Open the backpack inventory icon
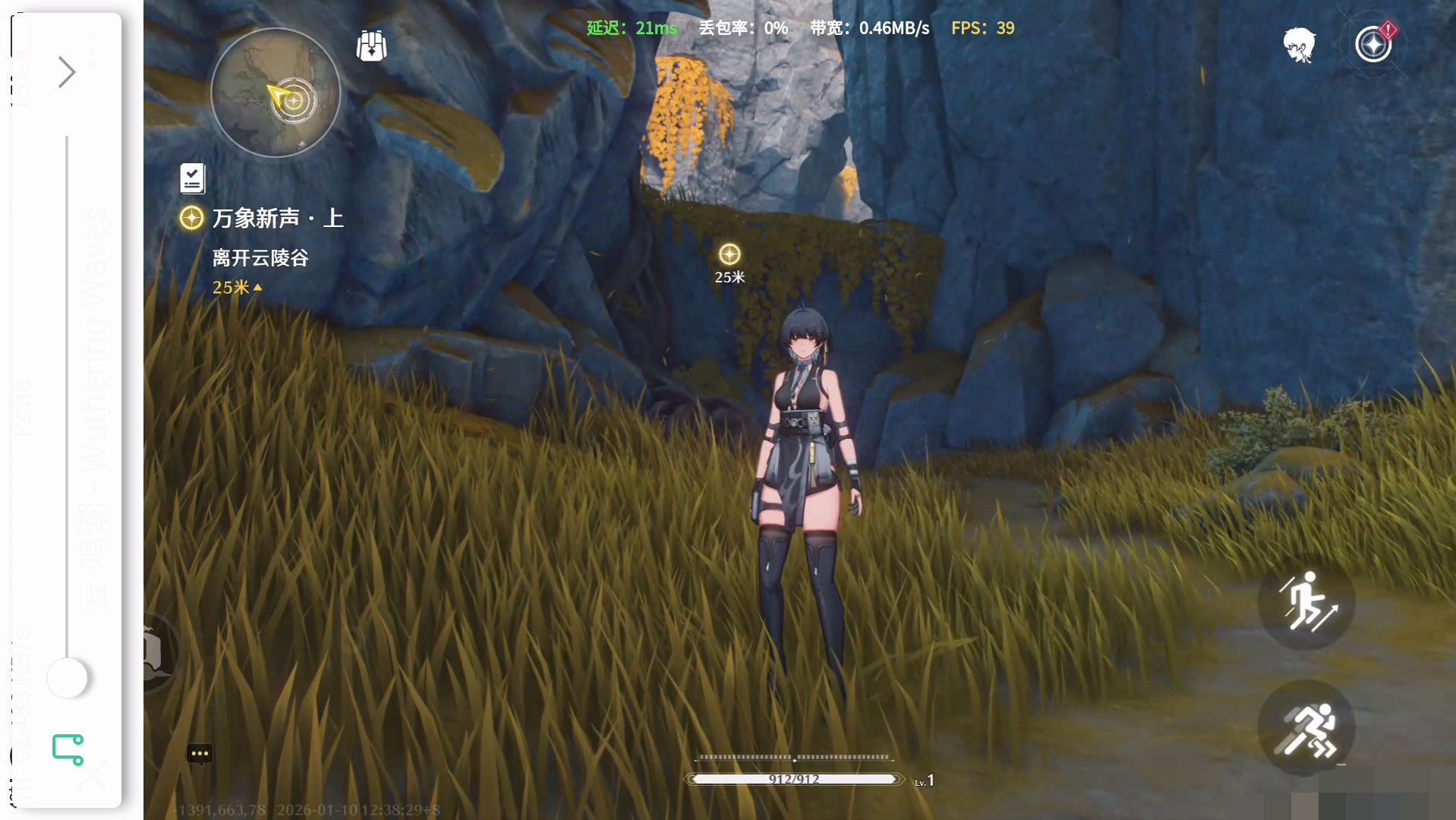Viewport: 1456px width, 820px height. coord(372,46)
